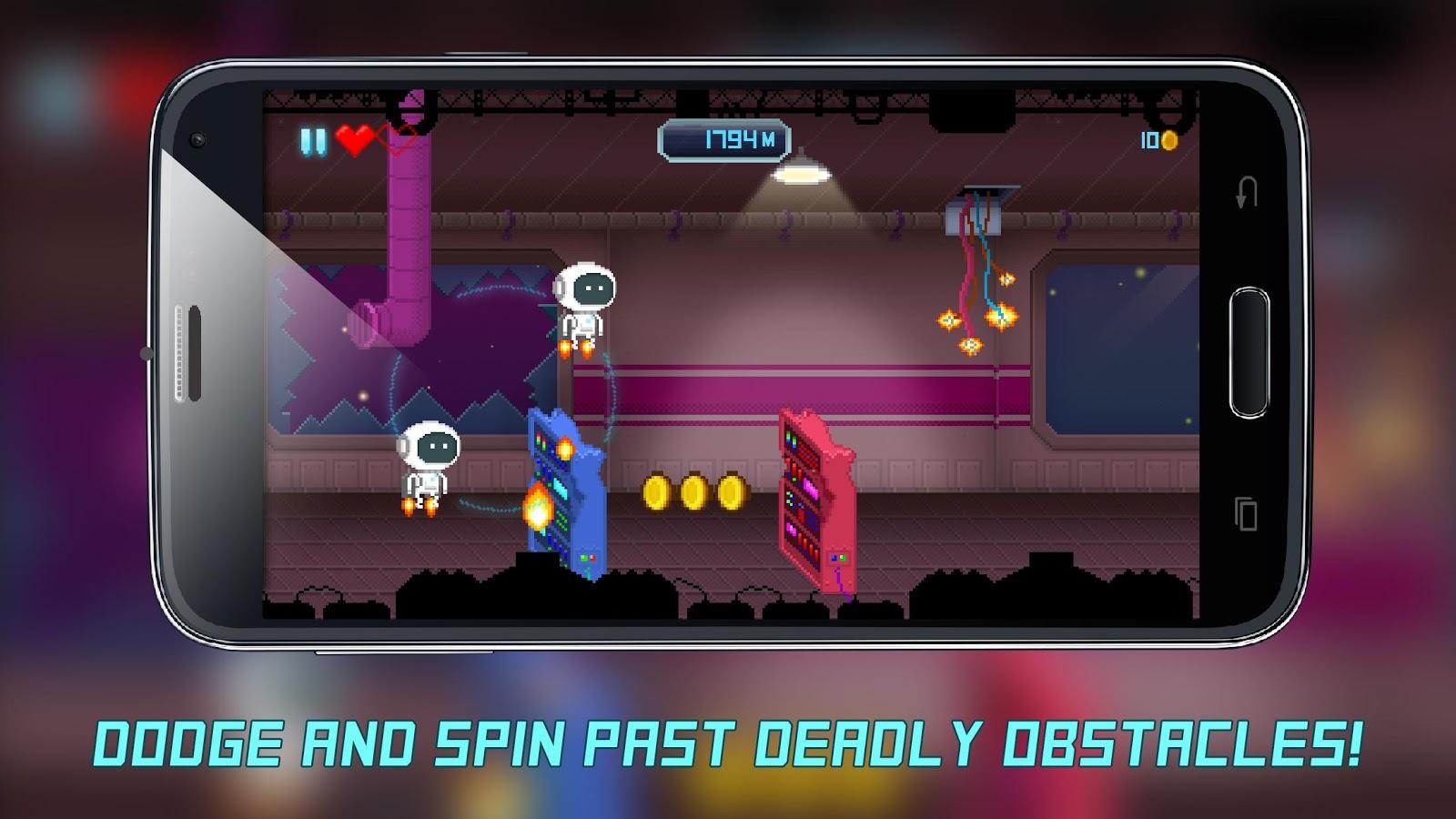Screen dimensions: 1456x819
Task: Tap the phone's back navigation button
Action: coord(1246,193)
